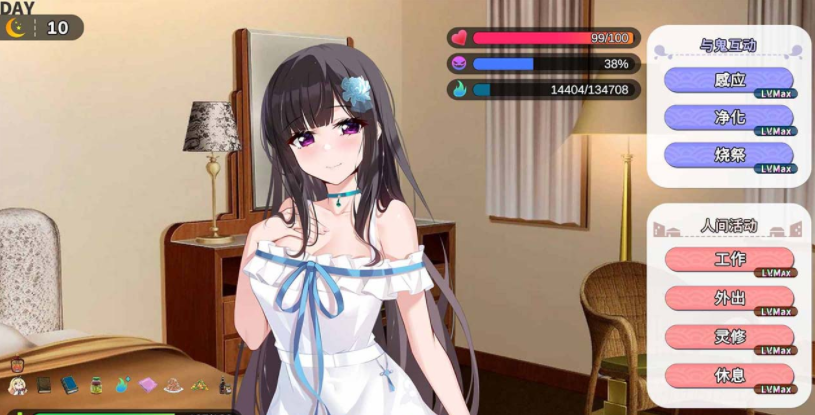Use the green jar item
Screen dimensions: 815x415
click(x=96, y=385)
